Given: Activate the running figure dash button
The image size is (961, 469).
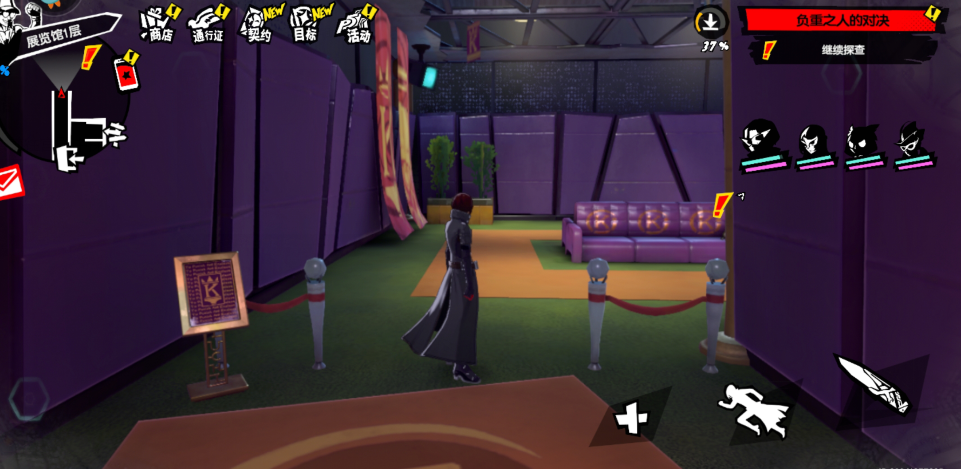Looking at the screenshot, I should point(754,408).
